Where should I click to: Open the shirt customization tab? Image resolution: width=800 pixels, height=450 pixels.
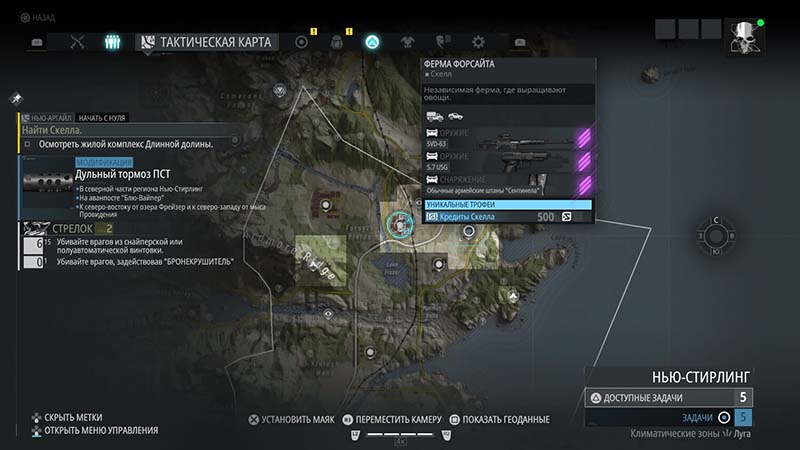(x=408, y=42)
